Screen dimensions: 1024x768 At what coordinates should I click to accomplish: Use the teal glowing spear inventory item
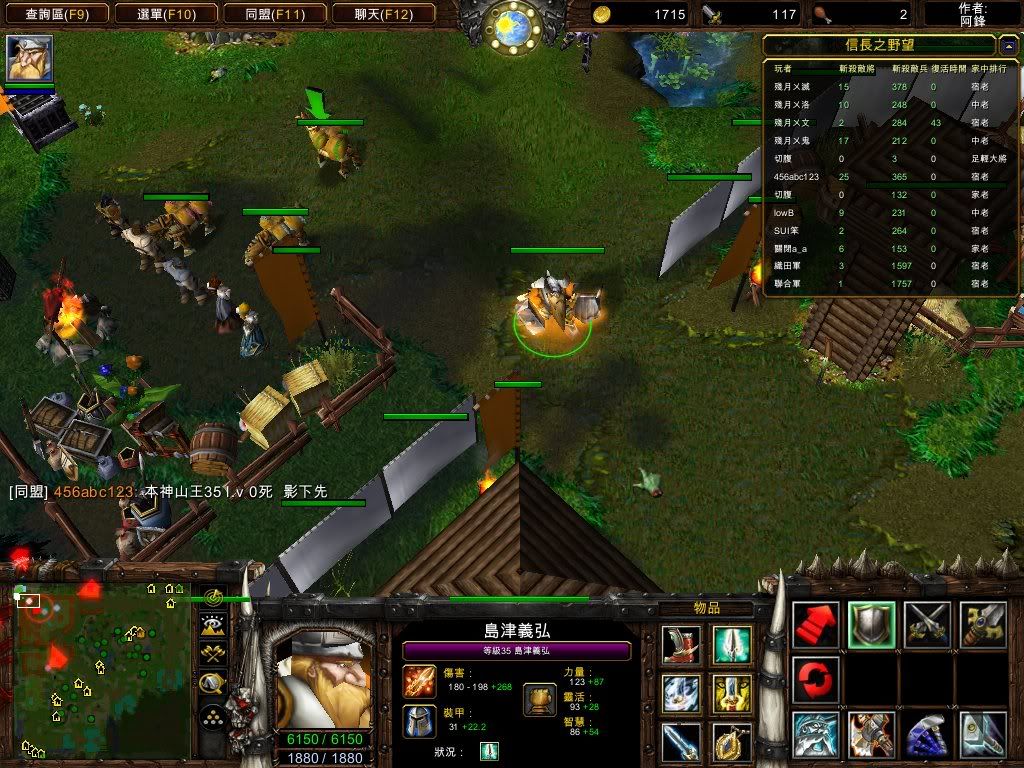pyautogui.click(x=732, y=645)
